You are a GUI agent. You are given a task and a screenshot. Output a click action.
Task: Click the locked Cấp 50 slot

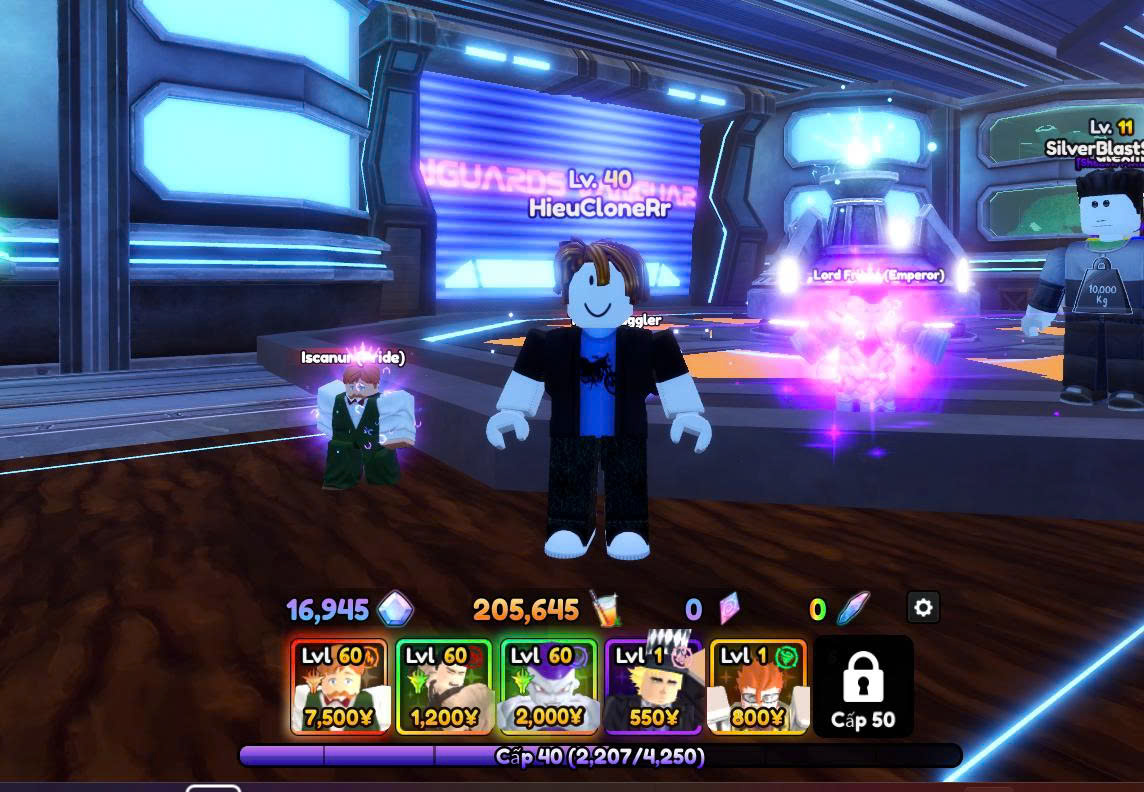(x=863, y=687)
